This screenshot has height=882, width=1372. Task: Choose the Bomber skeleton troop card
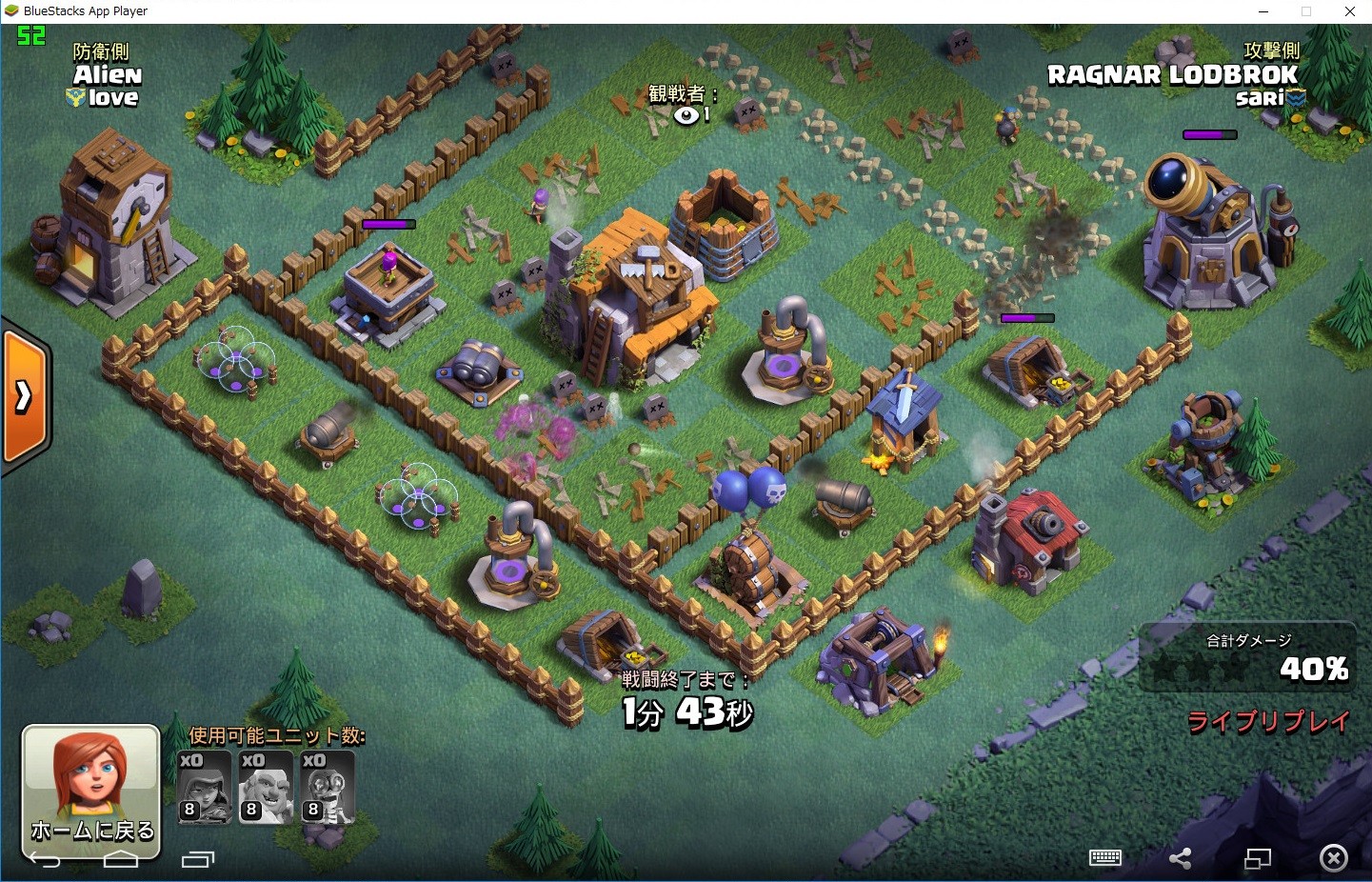(328, 787)
